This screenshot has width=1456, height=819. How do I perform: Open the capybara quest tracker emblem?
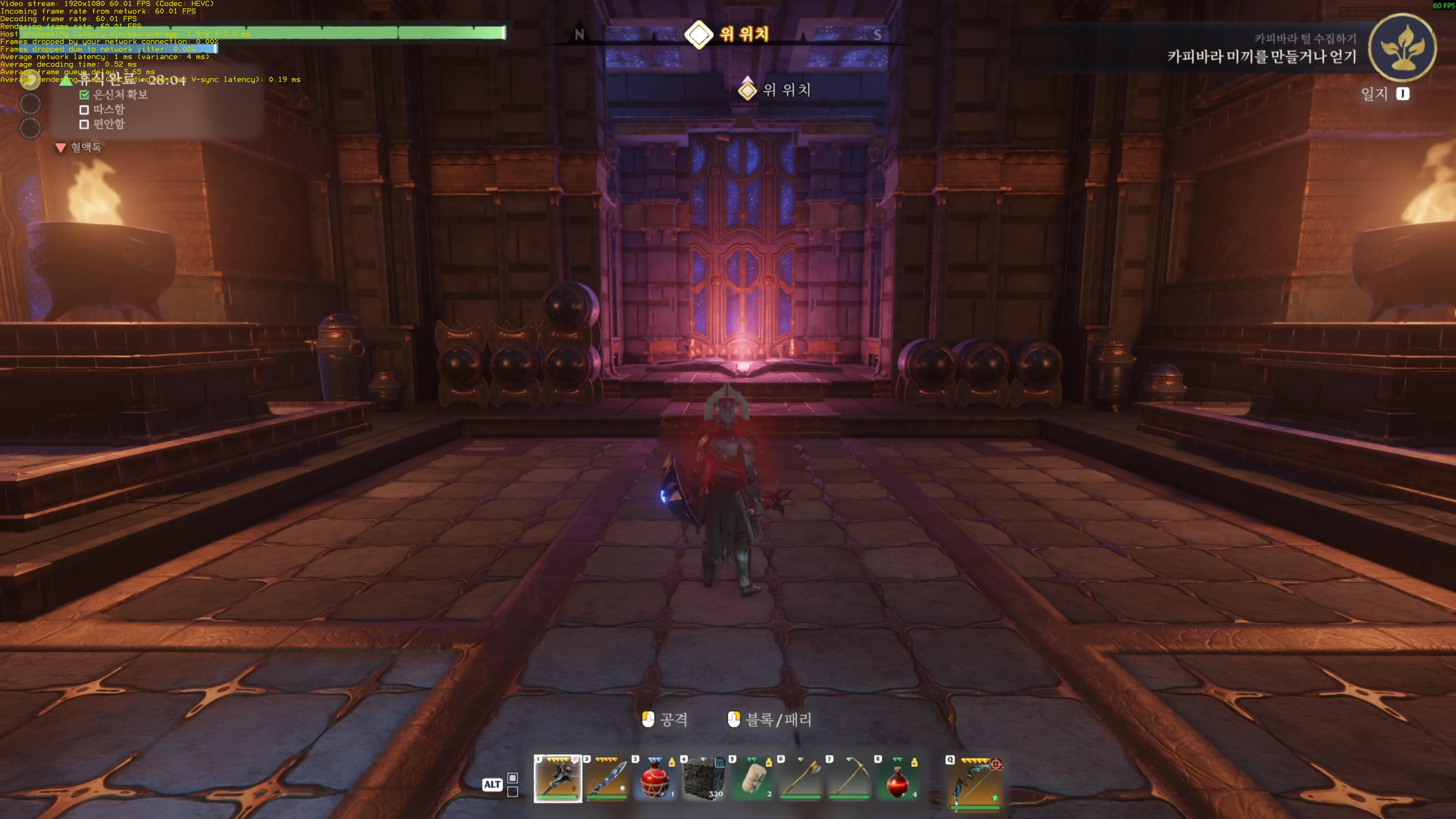(1403, 47)
